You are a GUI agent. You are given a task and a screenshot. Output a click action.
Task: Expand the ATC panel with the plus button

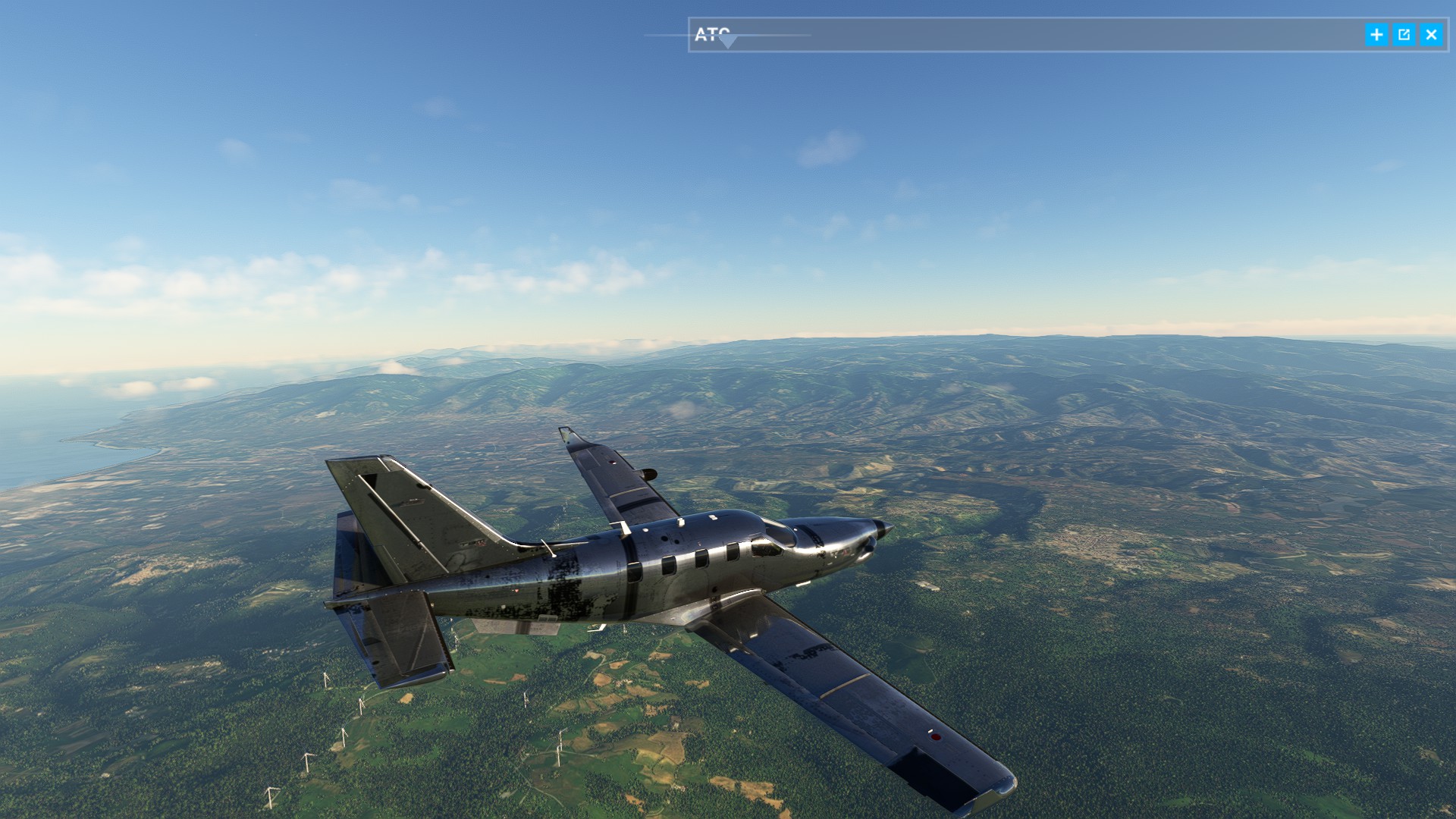[x=1376, y=35]
